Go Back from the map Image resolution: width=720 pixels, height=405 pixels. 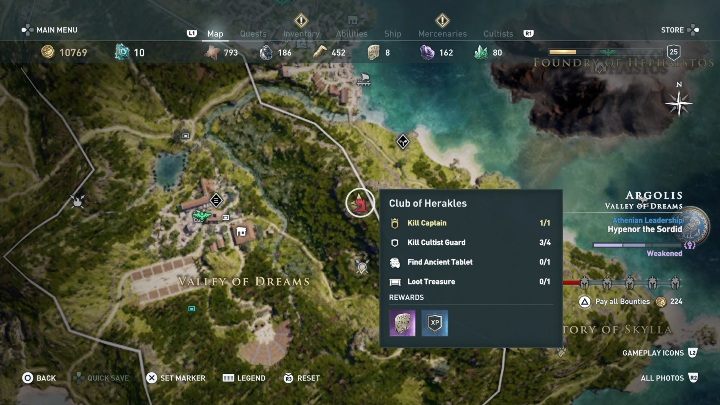coord(39,378)
